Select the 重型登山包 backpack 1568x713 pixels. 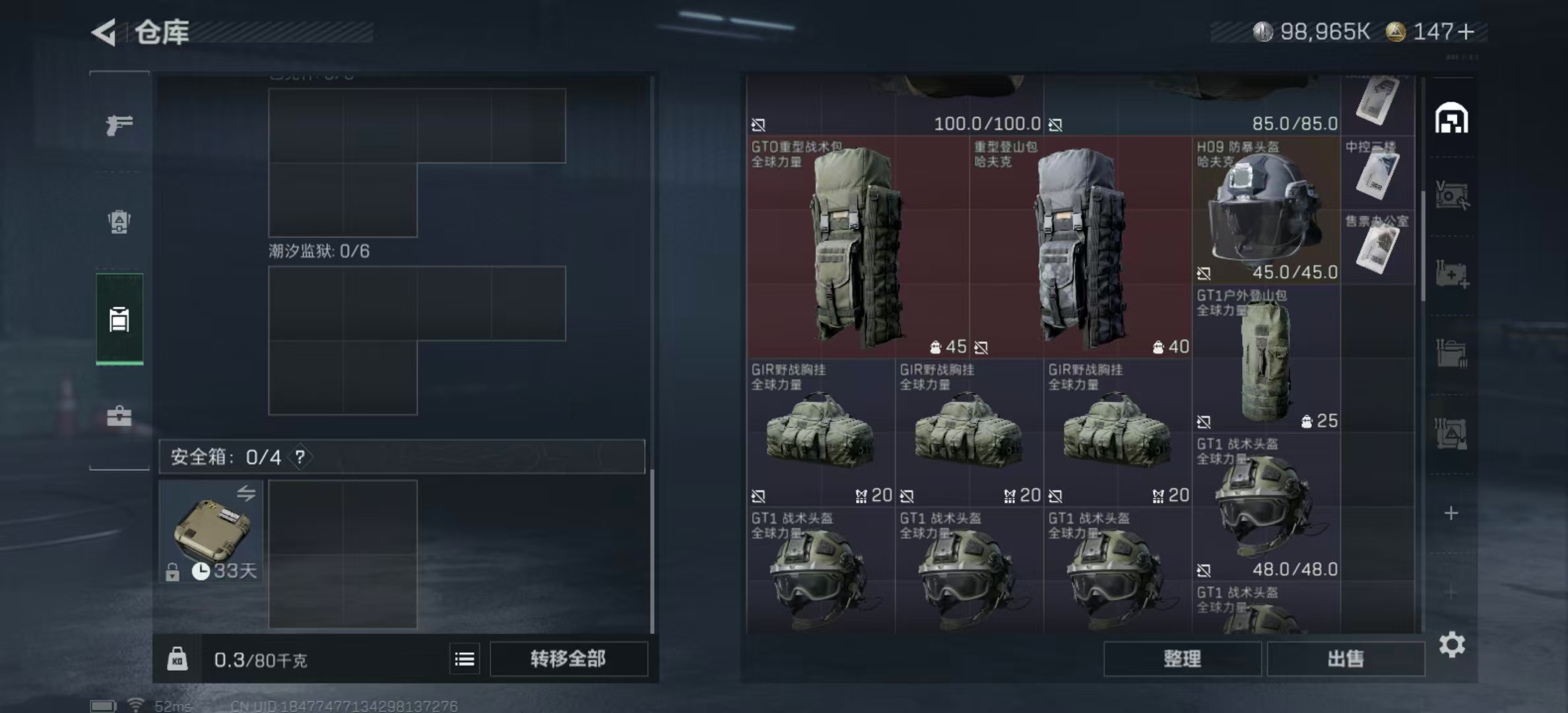point(1080,247)
